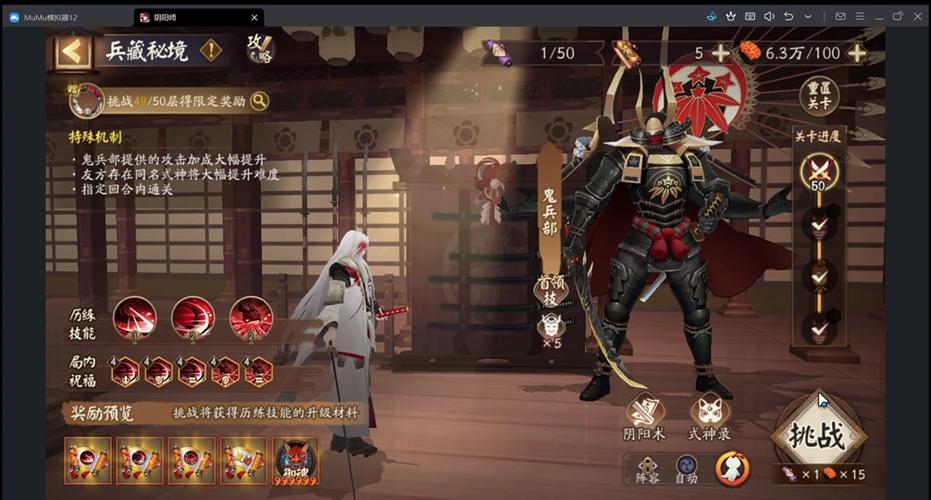Add stamina with the plus beside 6.3万/100
931x500 pixels.
pyautogui.click(x=857, y=53)
